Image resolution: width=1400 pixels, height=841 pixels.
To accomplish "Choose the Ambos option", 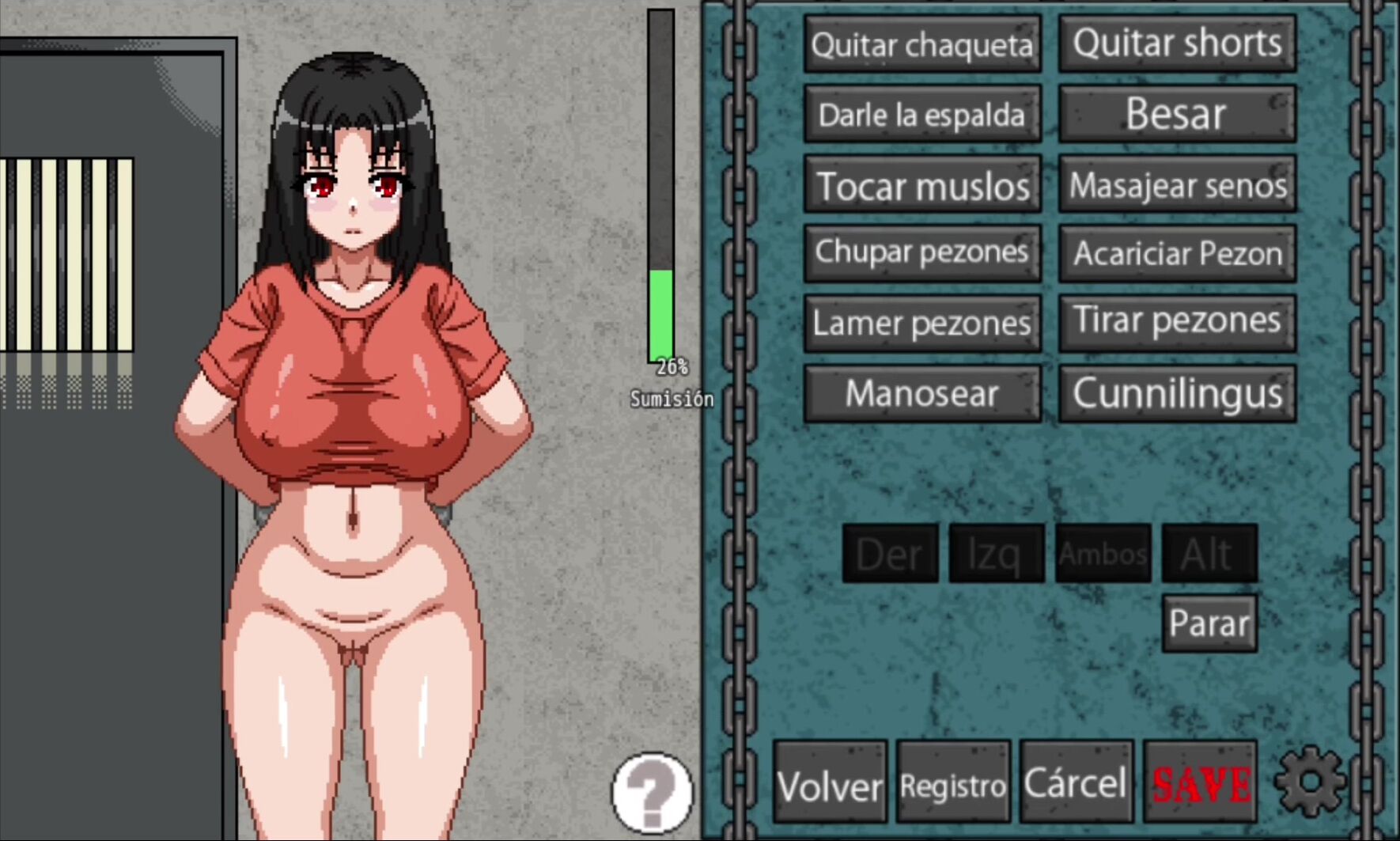I will pos(1103,554).
